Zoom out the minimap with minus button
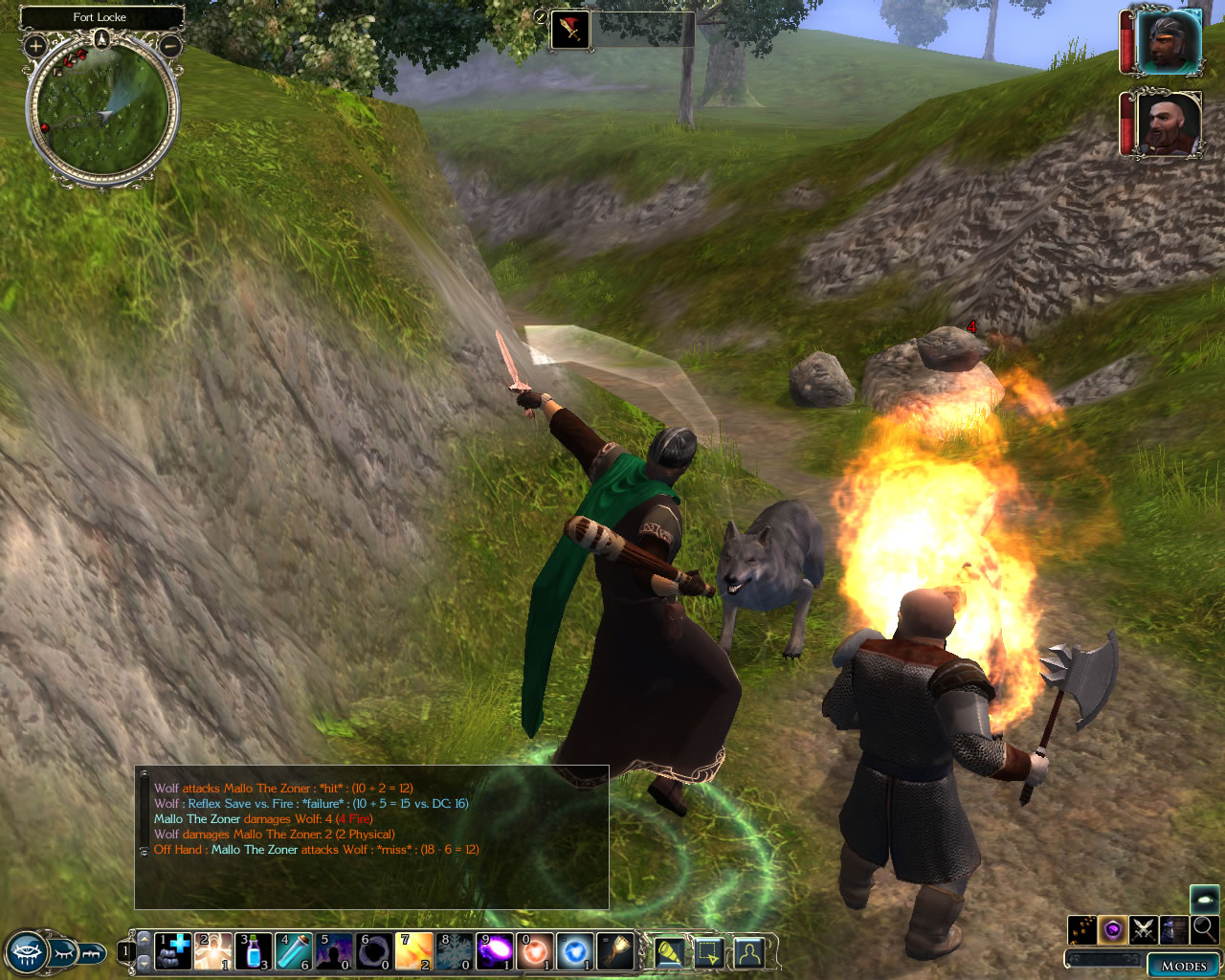Image resolution: width=1225 pixels, height=980 pixels. click(170, 45)
